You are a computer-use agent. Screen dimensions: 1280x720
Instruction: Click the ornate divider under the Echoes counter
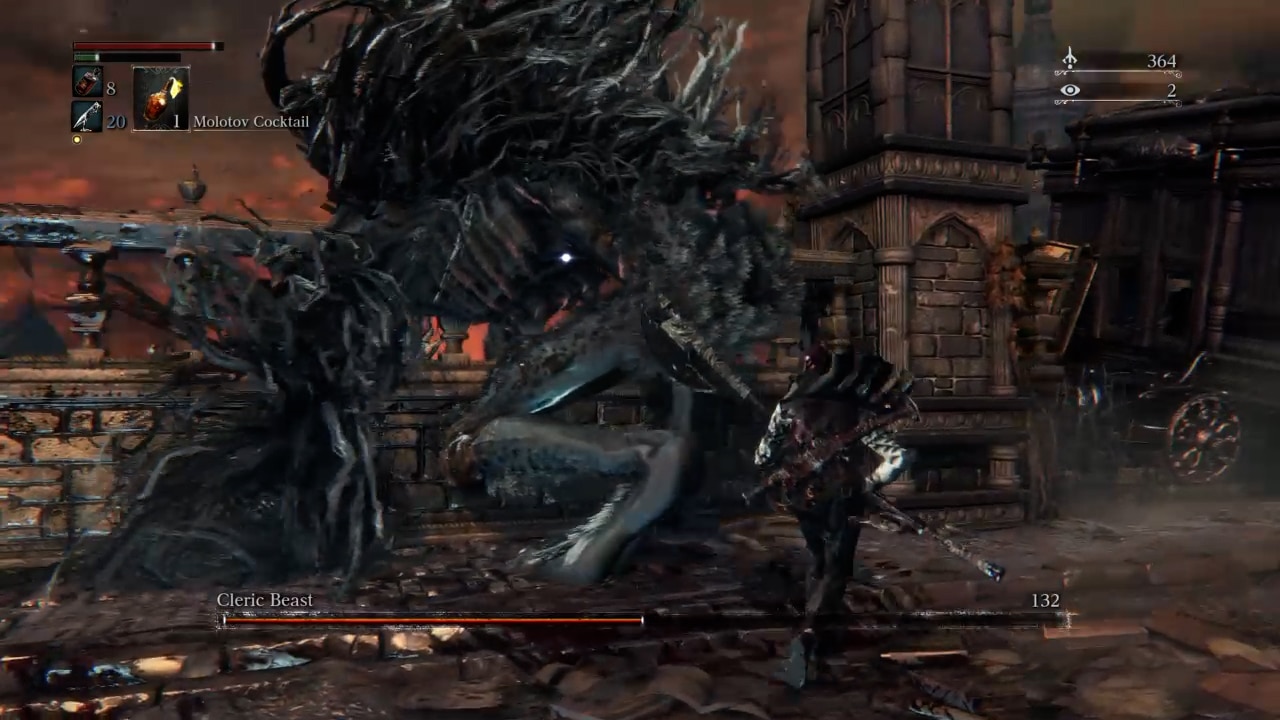[x=1115, y=72]
